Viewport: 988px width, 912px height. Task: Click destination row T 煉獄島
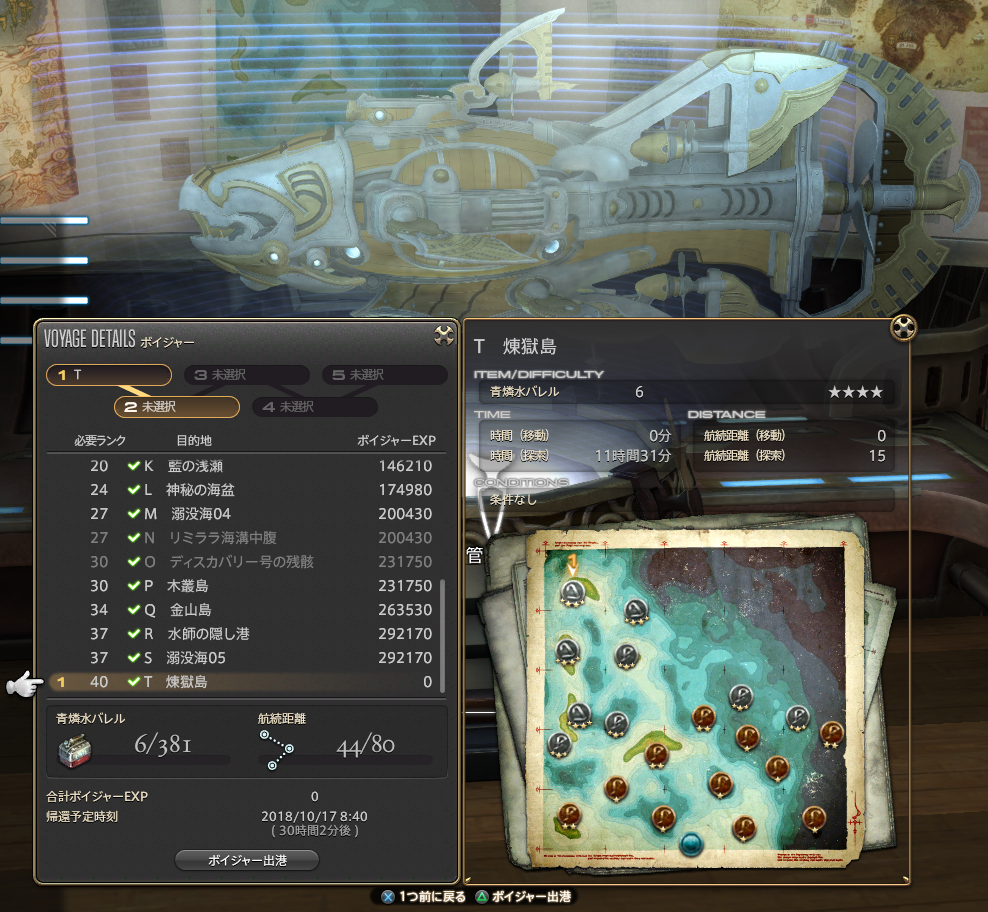(245, 682)
